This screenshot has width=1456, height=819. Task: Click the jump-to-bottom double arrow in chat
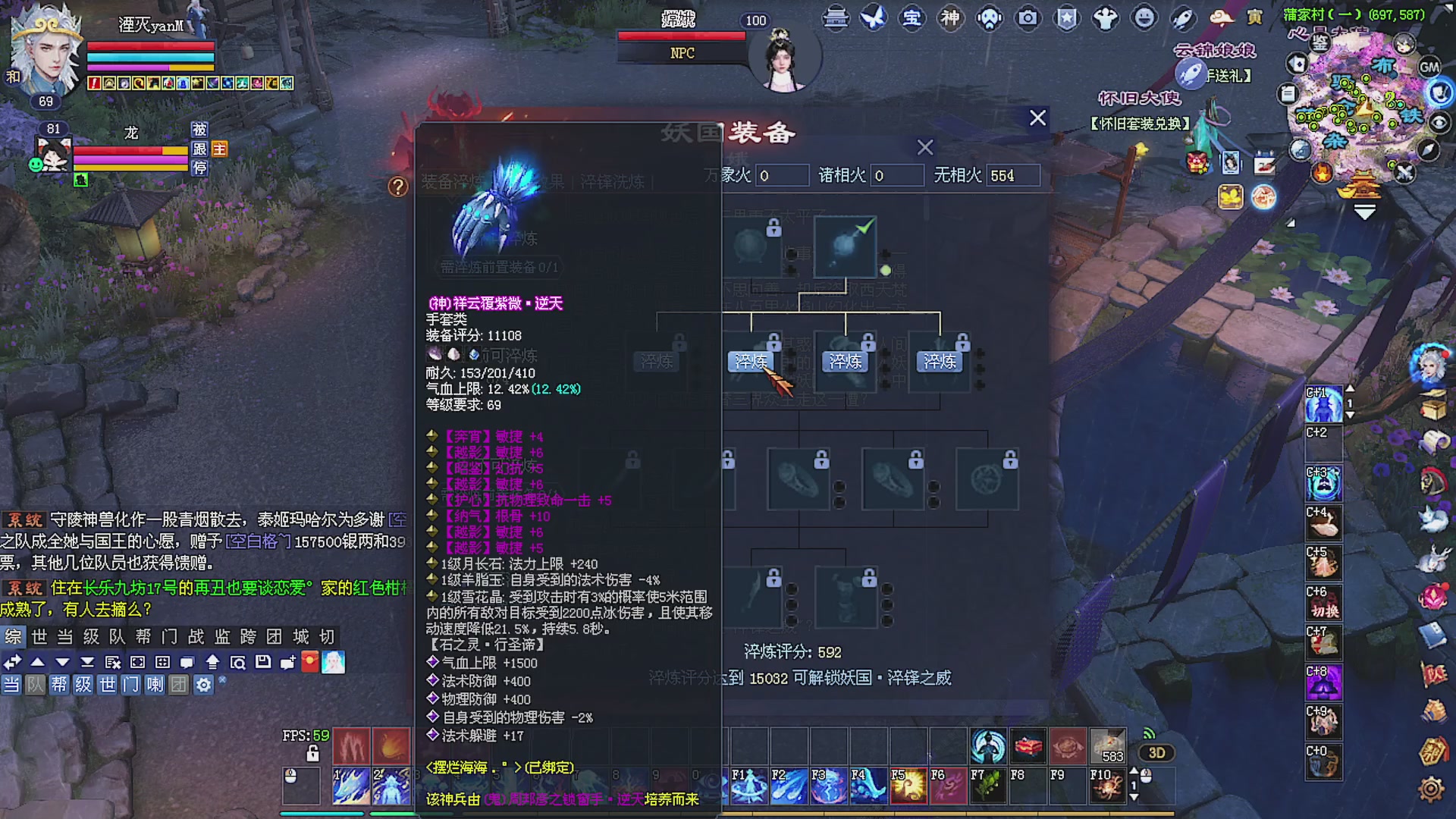tap(89, 662)
